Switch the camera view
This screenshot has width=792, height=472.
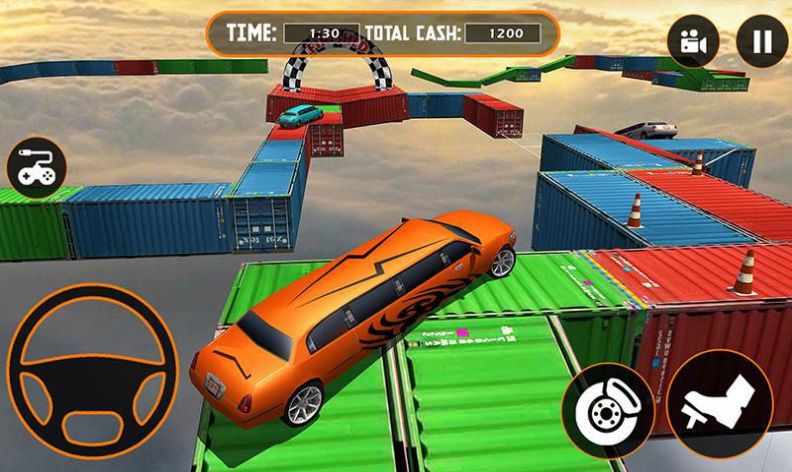coord(693,41)
